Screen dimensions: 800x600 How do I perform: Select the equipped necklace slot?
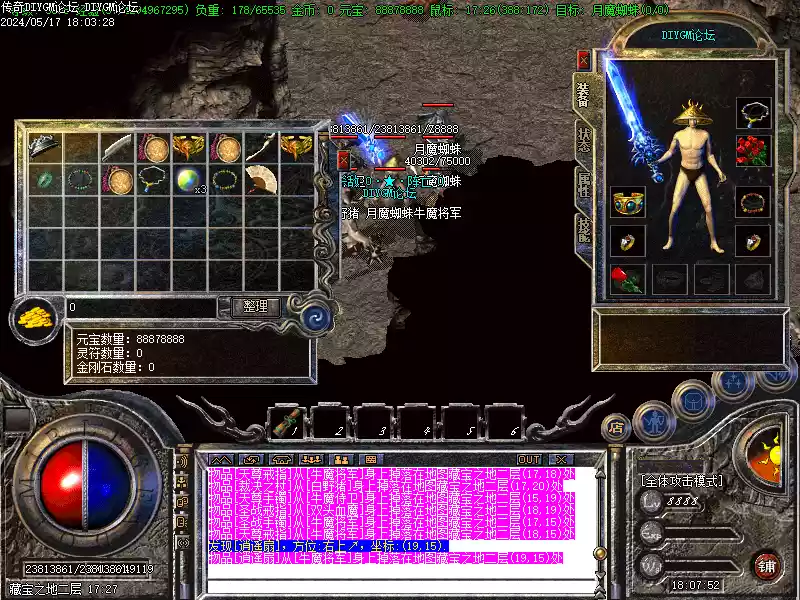pos(753,112)
